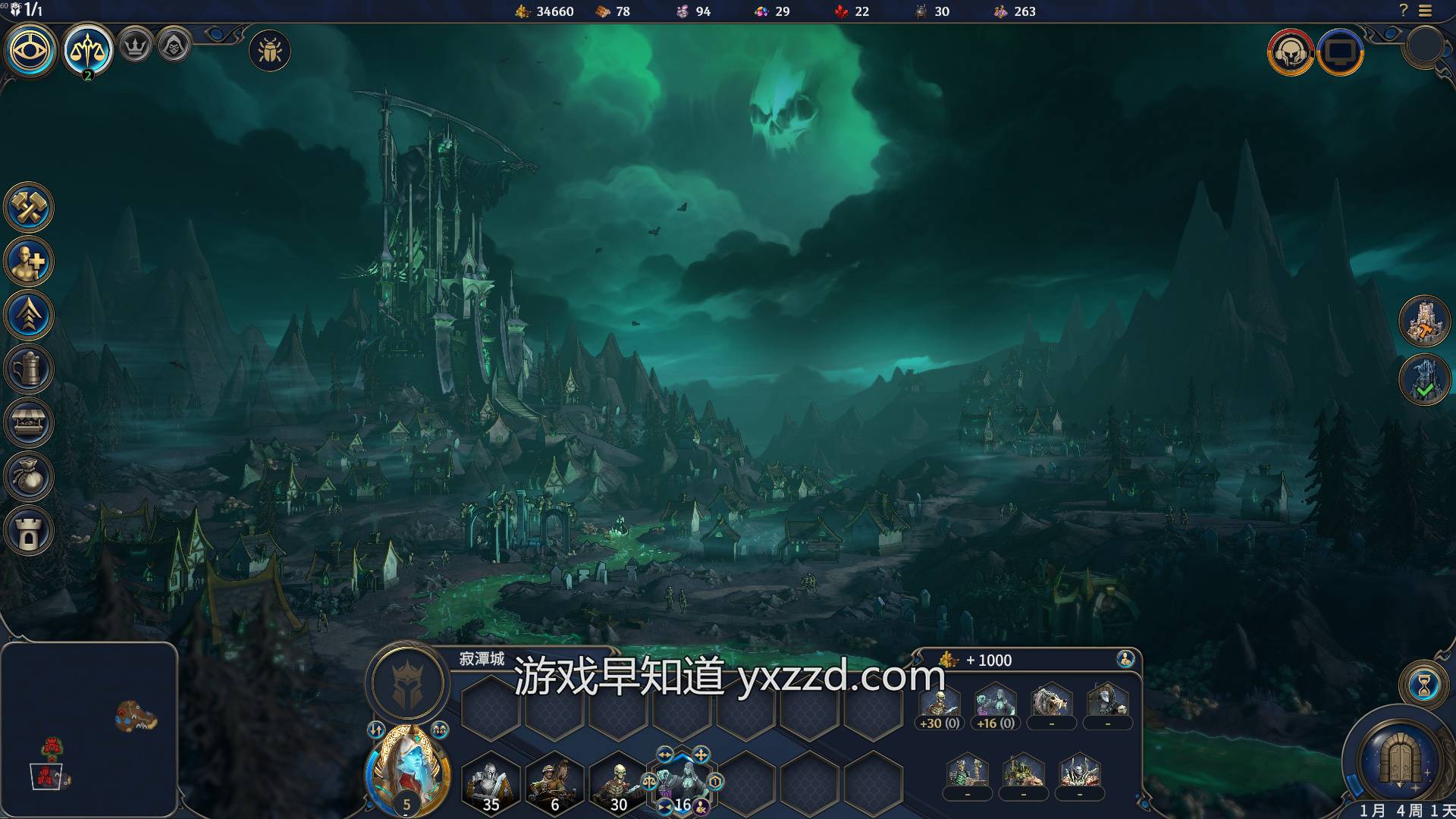Open the scarab beetle icon
The height and width of the screenshot is (819, 1456).
270,52
